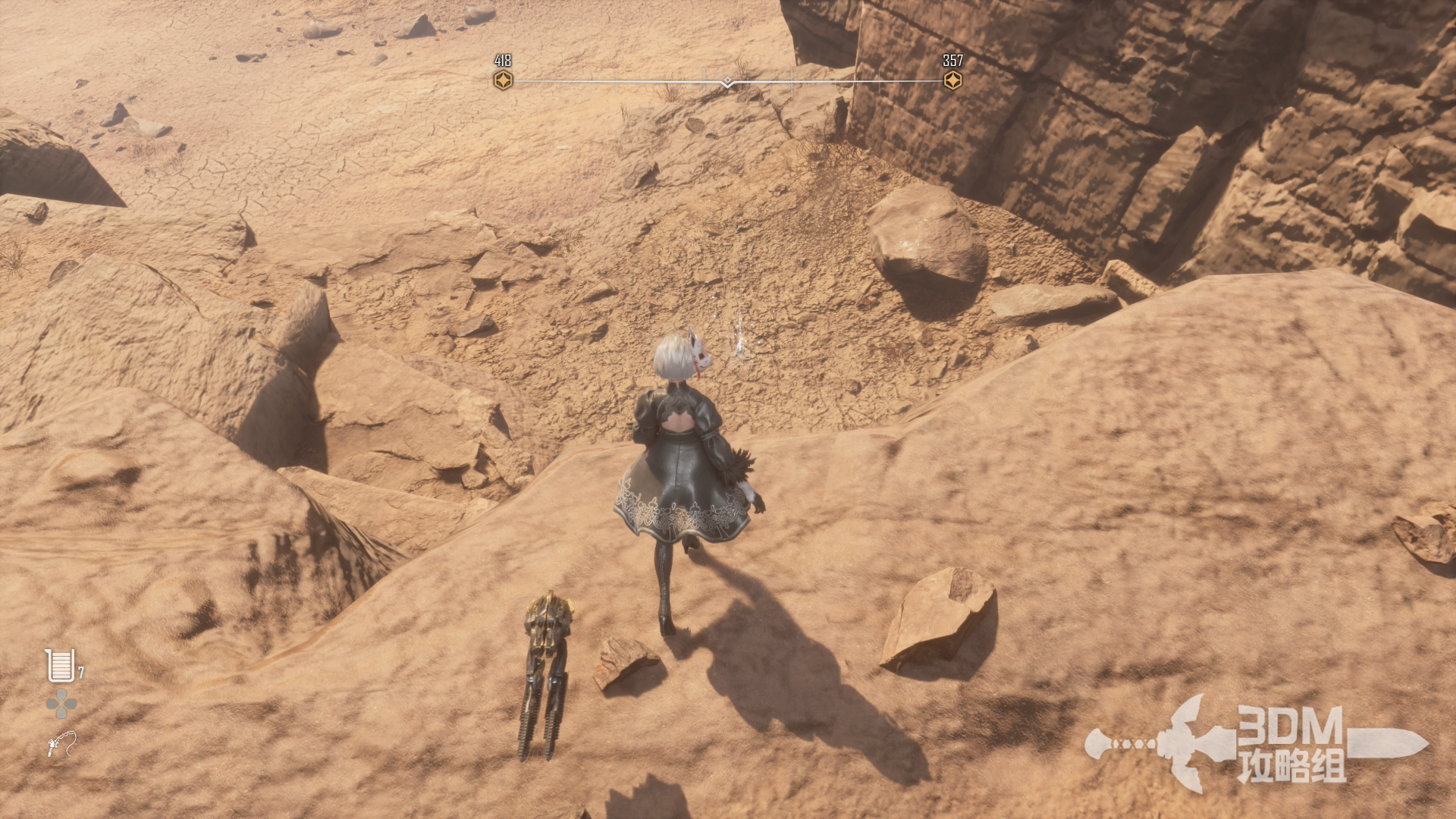Screen dimensions: 1456x819
Task: Equip the fishing rod tool icon
Action: 61,743
